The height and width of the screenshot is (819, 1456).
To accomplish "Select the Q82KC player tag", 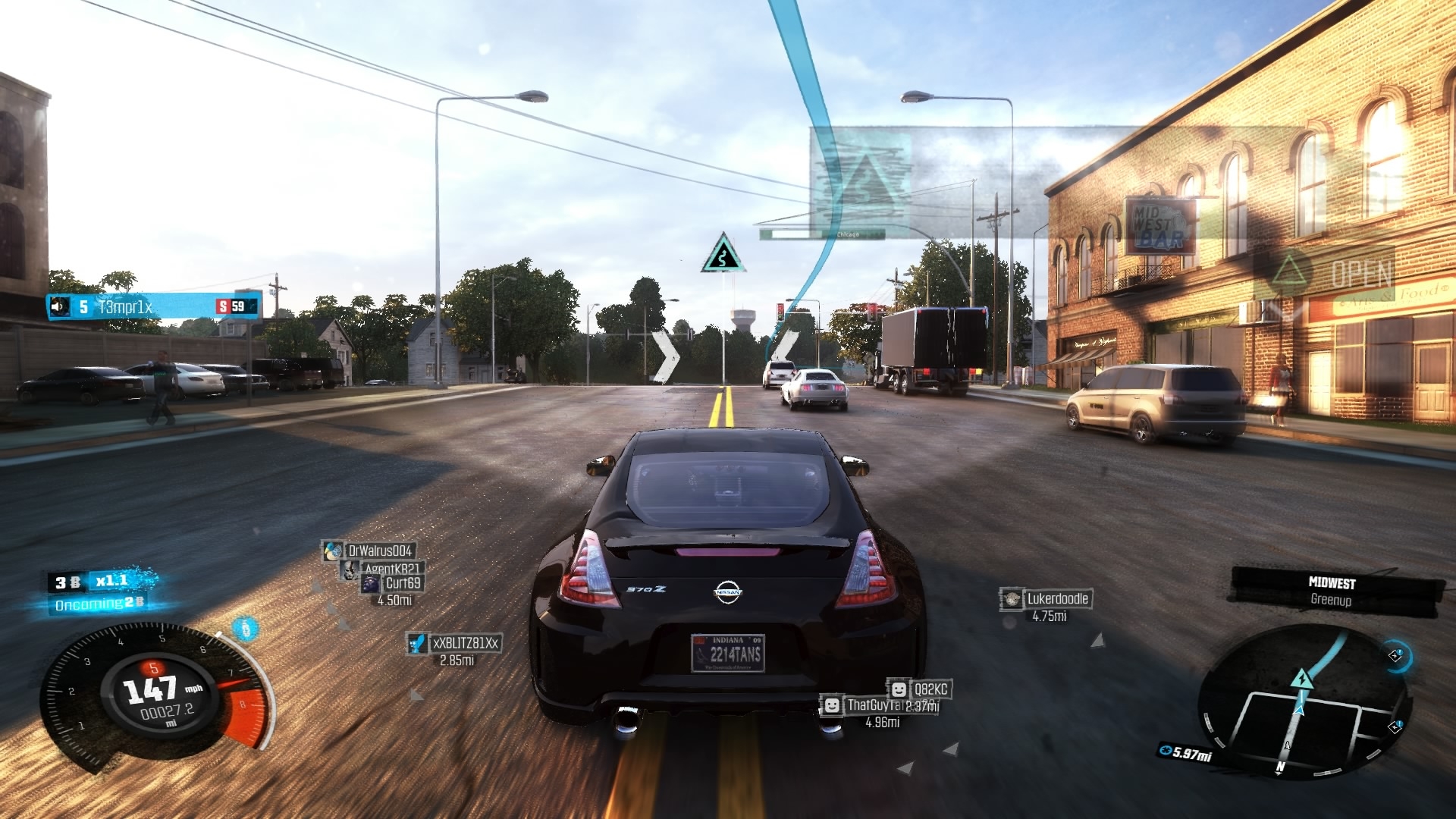I will (929, 689).
